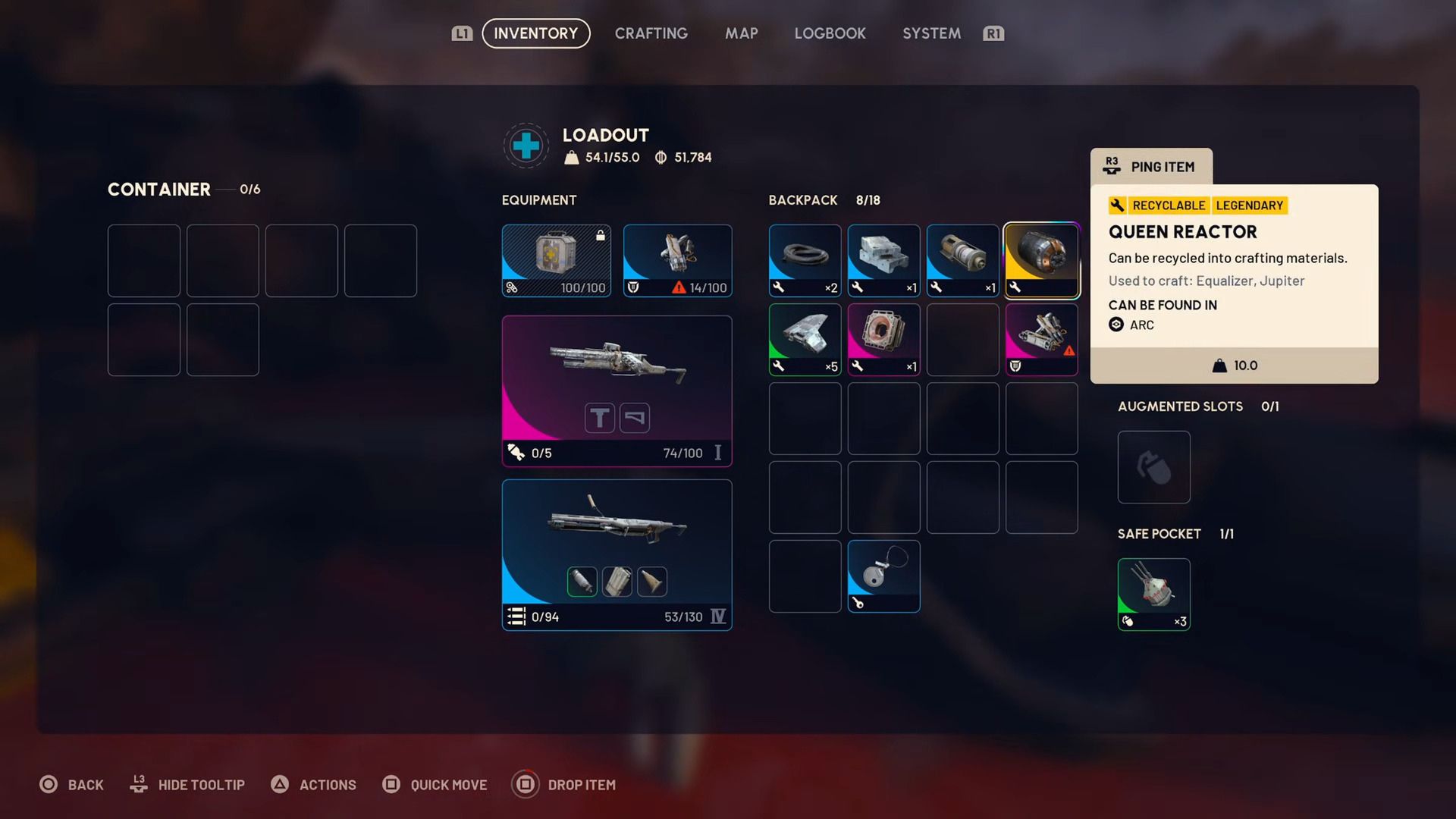Select the cone choke attachment on the shotgun

[652, 582]
